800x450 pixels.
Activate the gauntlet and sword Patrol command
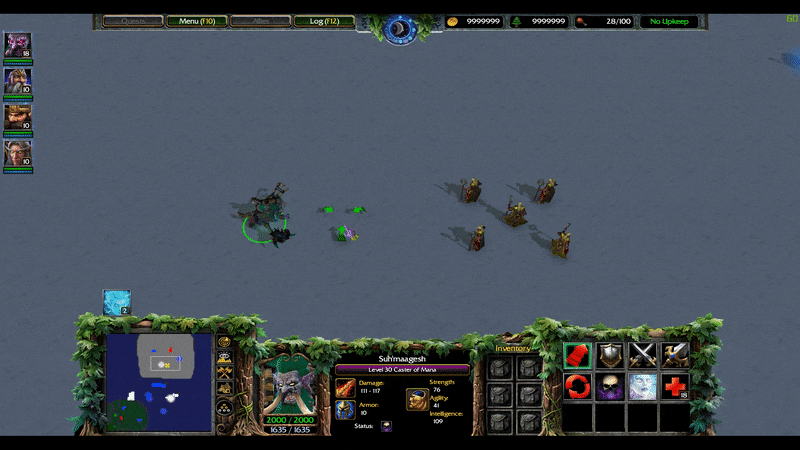point(675,355)
